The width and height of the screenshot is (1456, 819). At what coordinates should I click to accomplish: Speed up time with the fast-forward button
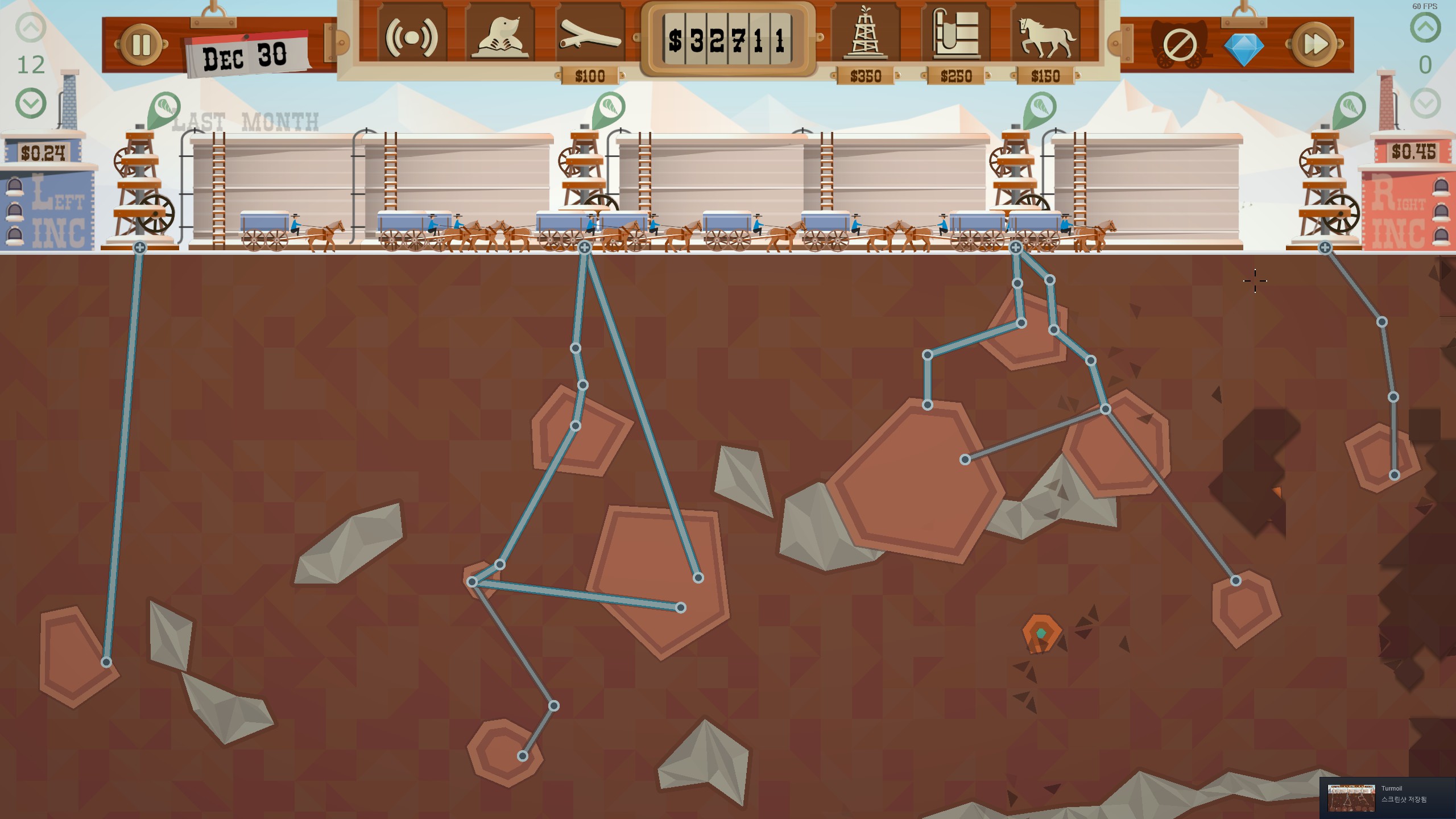(1314, 44)
